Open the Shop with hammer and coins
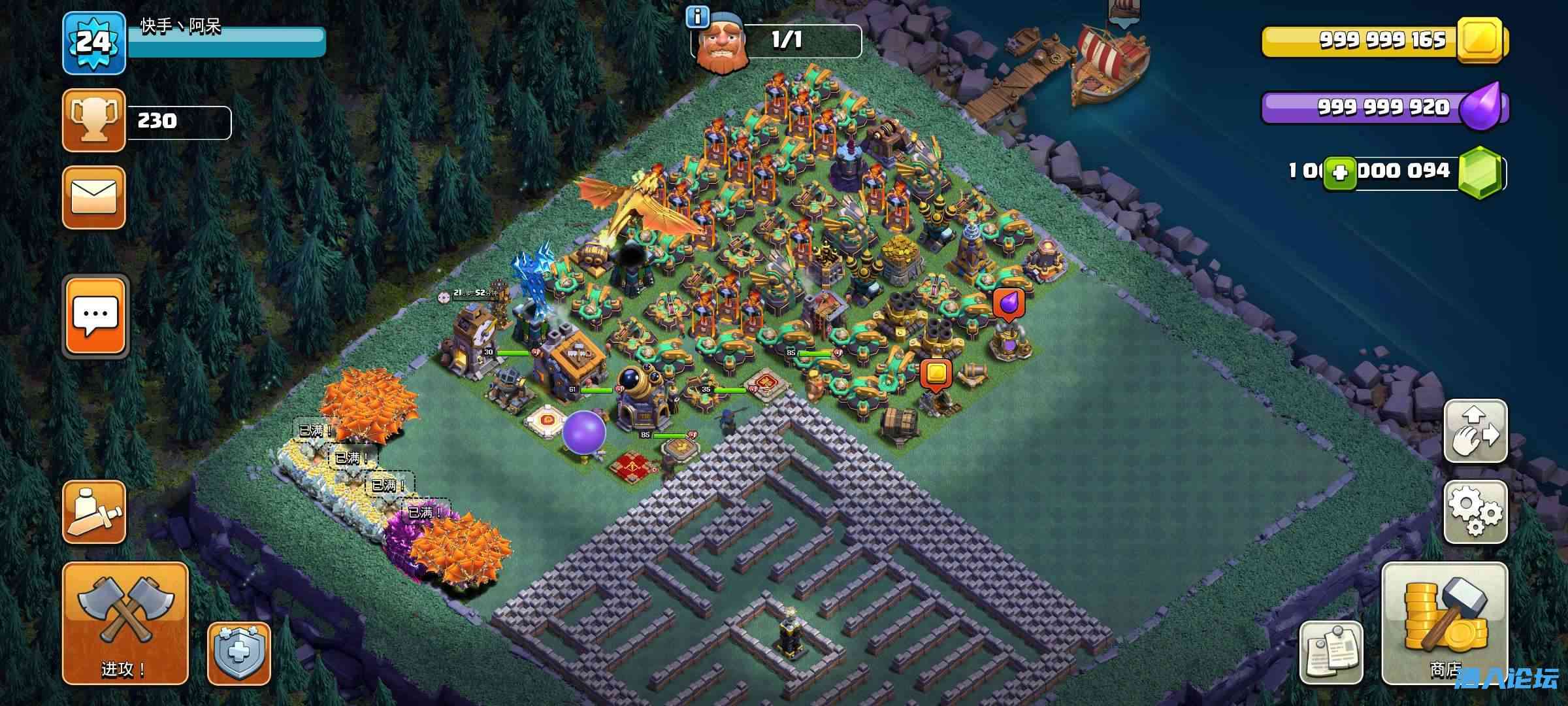 pyautogui.click(x=1445, y=622)
